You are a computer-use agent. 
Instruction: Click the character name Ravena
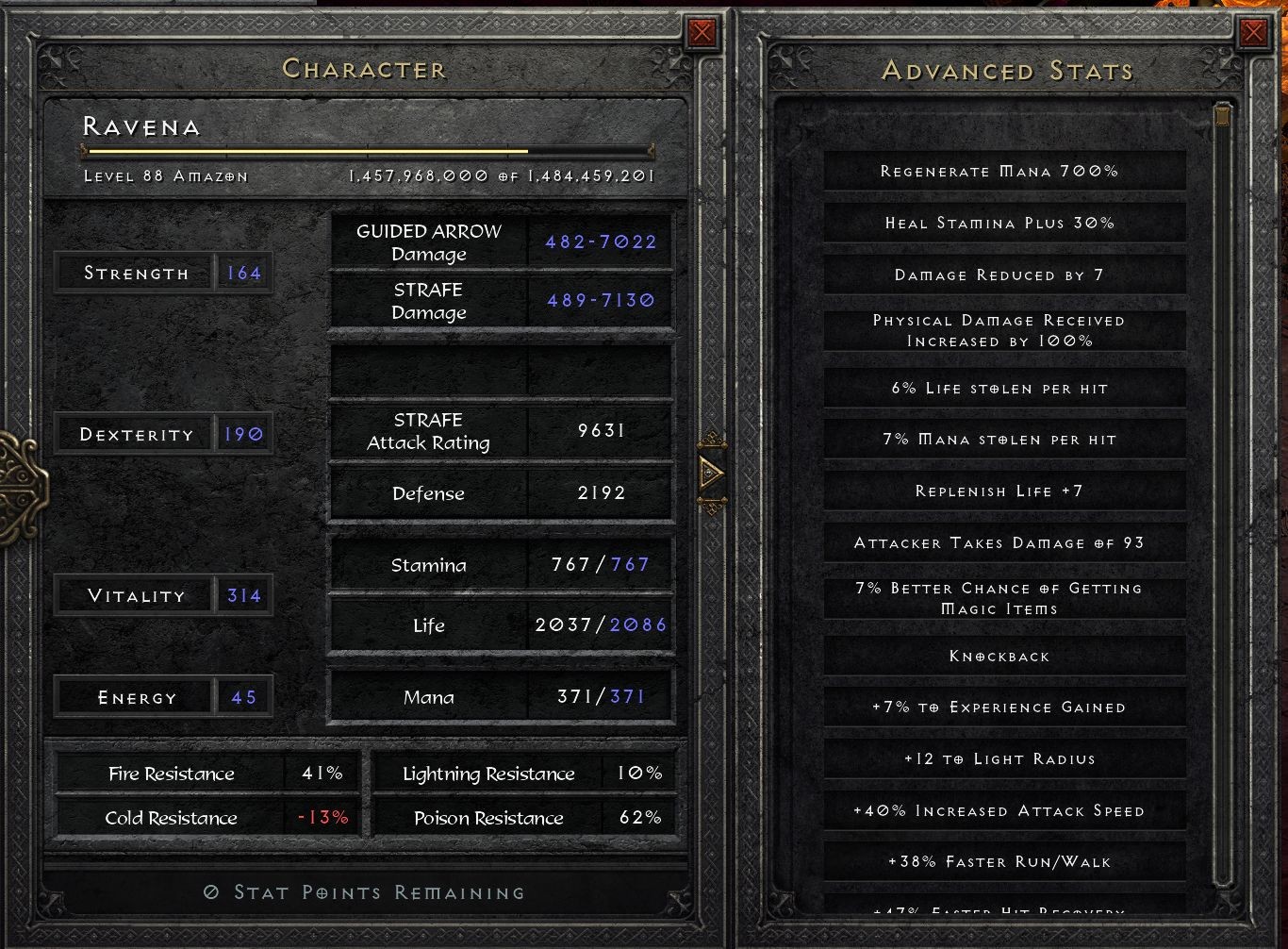point(141,125)
